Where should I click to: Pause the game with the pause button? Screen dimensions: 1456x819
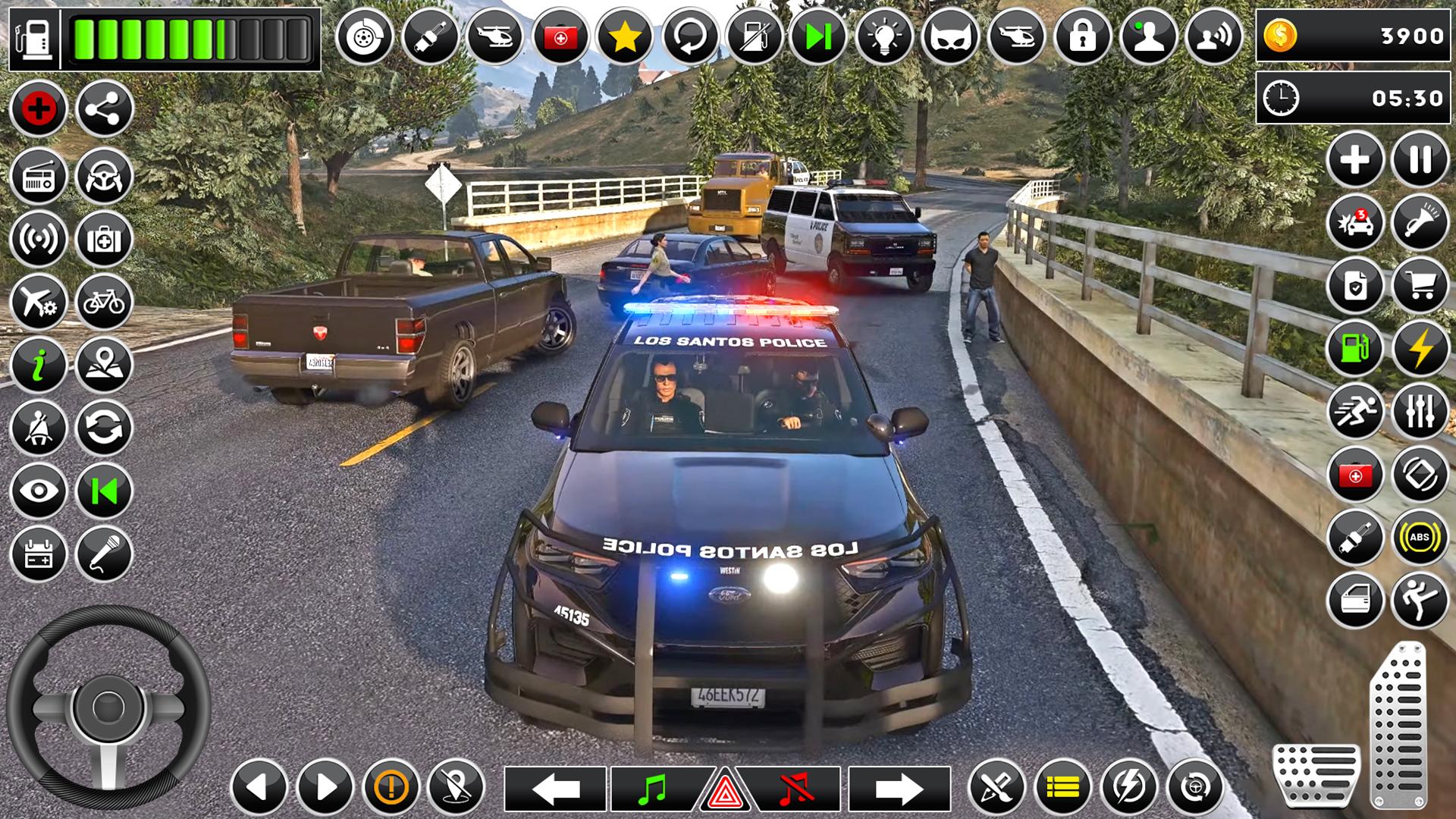(1420, 160)
